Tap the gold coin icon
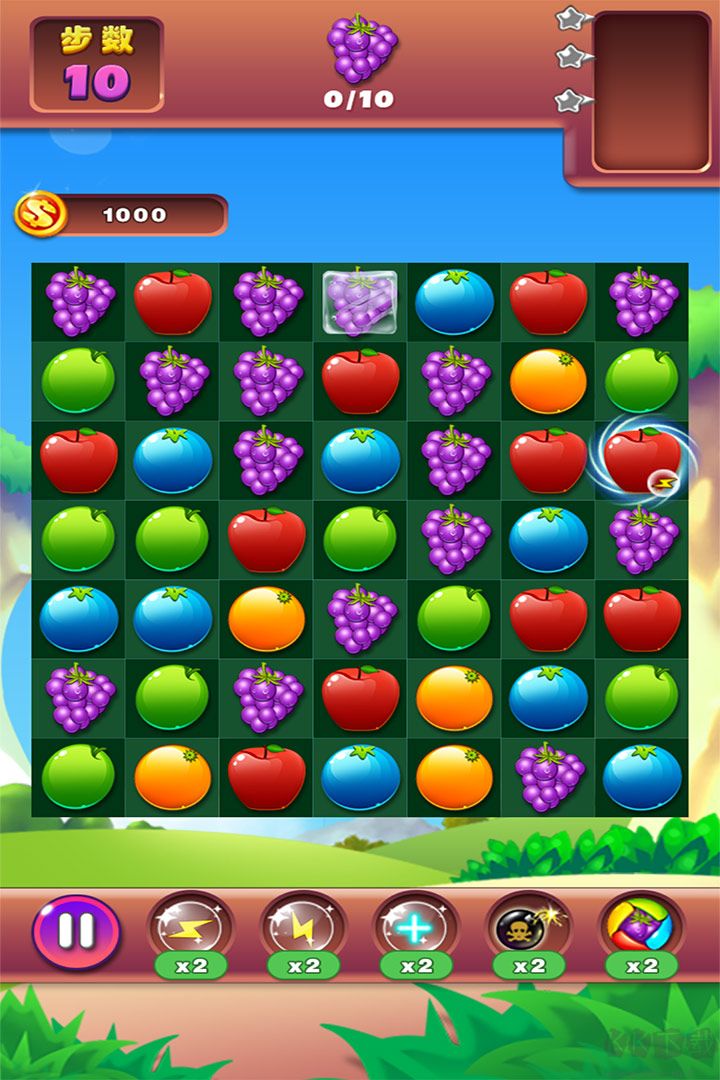Screen dimensions: 720x1080 pyautogui.click(x=41, y=214)
